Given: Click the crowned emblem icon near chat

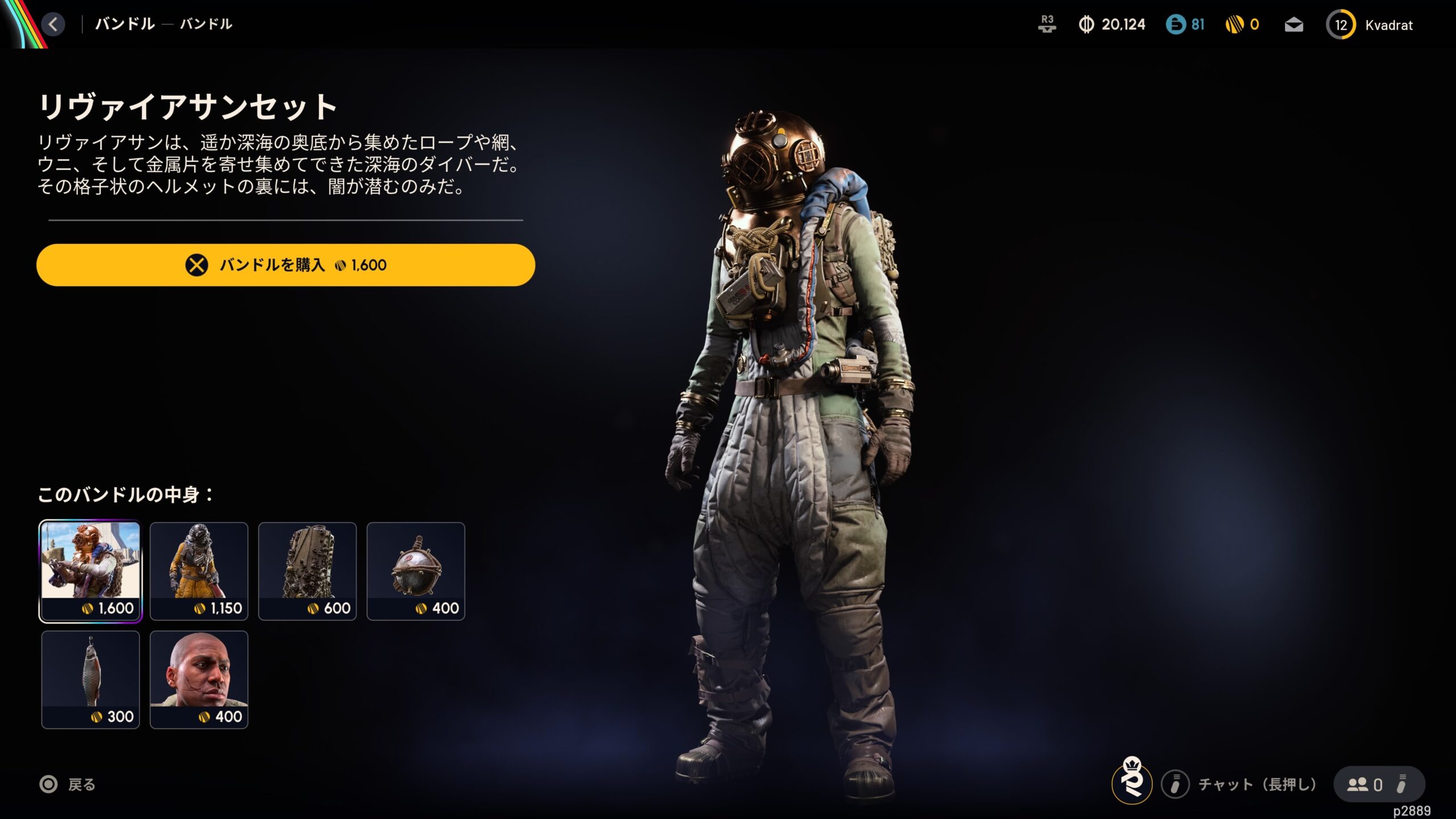Looking at the screenshot, I should (1132, 783).
